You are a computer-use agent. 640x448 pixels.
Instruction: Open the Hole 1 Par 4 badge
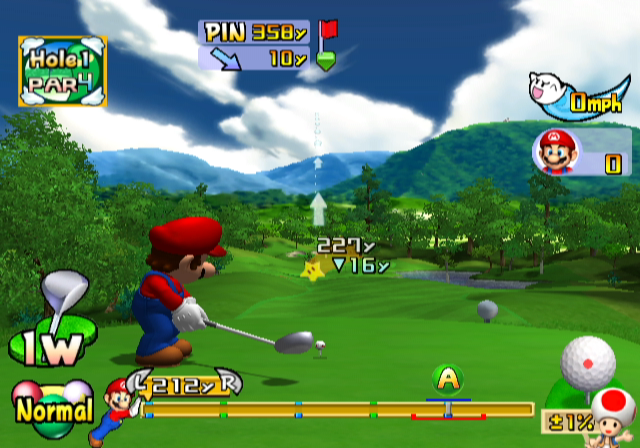(x=62, y=70)
